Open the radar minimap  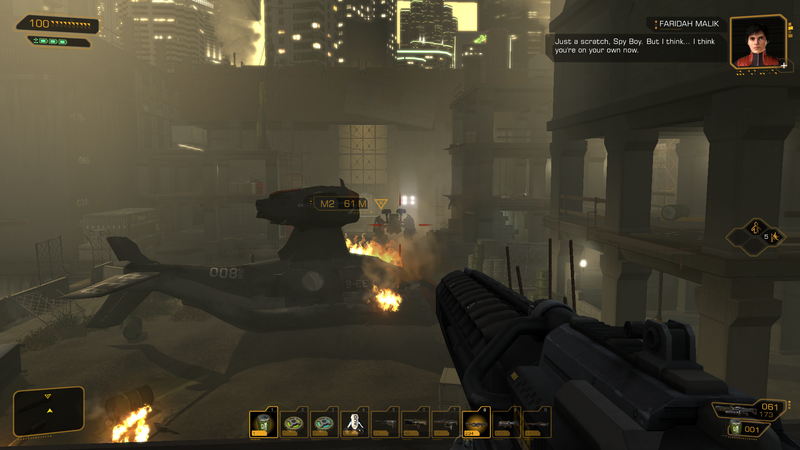[x=48, y=410]
